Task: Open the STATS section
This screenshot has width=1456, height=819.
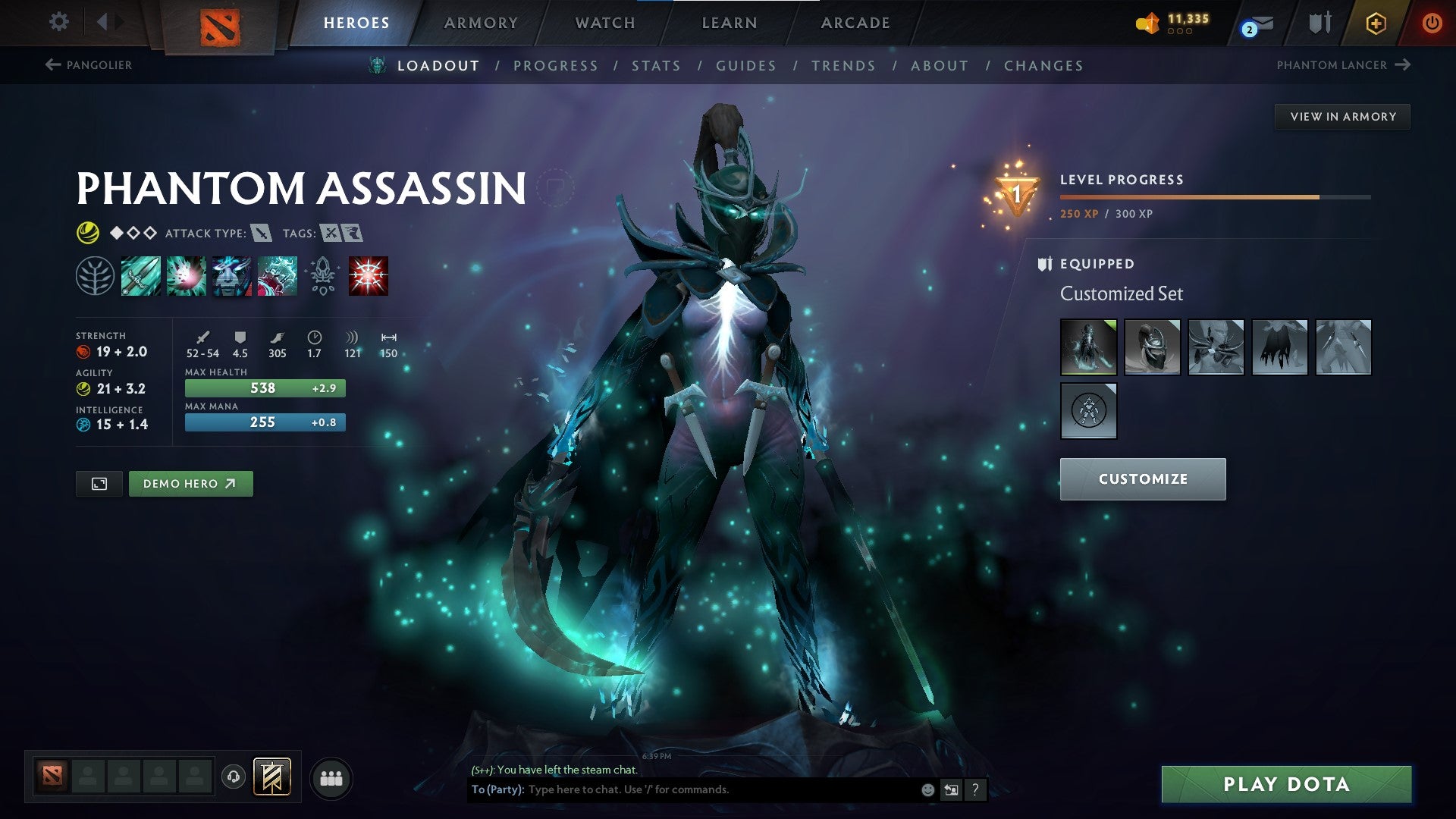Action: (657, 66)
